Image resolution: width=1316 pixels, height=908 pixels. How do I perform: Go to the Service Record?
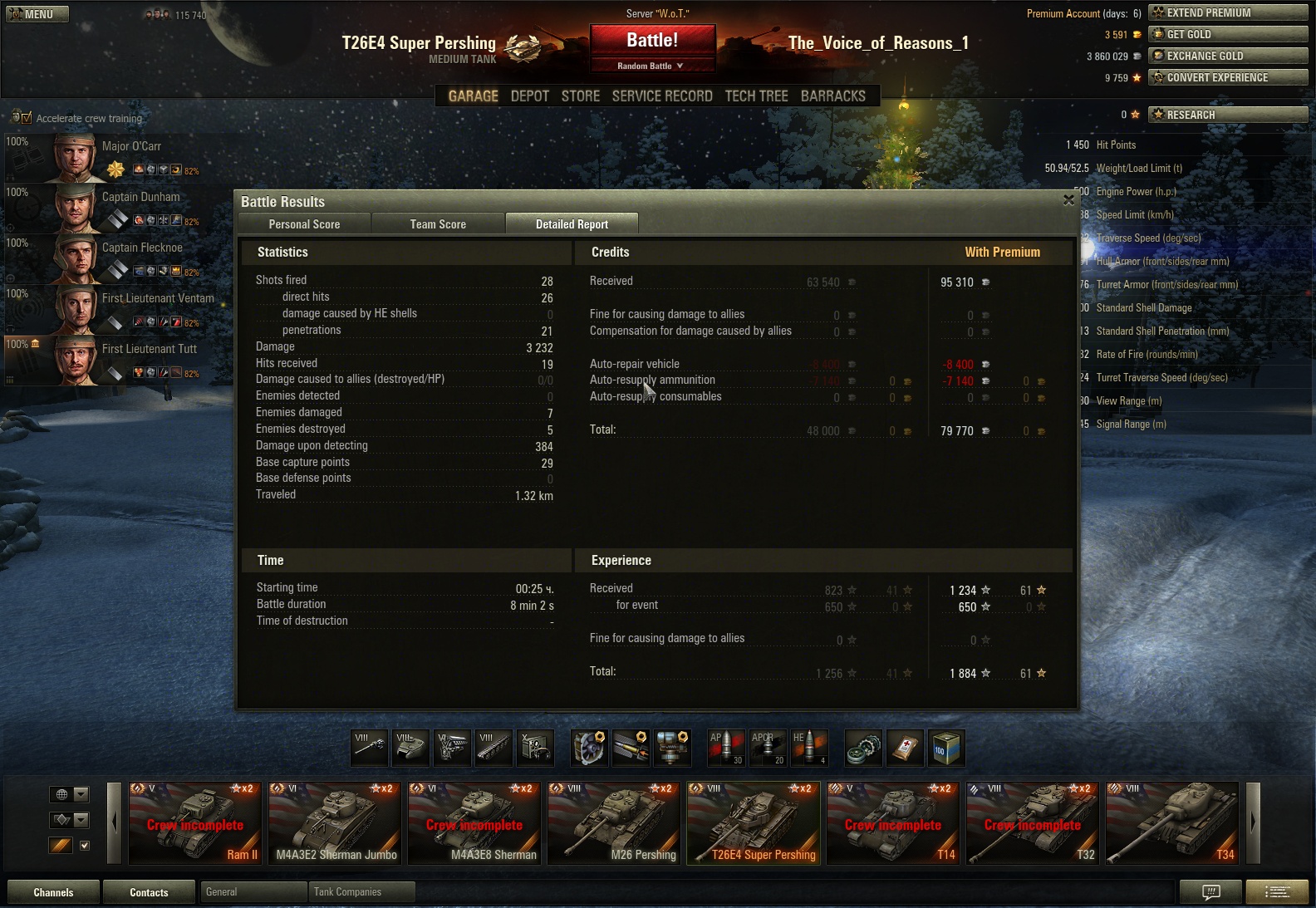[662, 96]
